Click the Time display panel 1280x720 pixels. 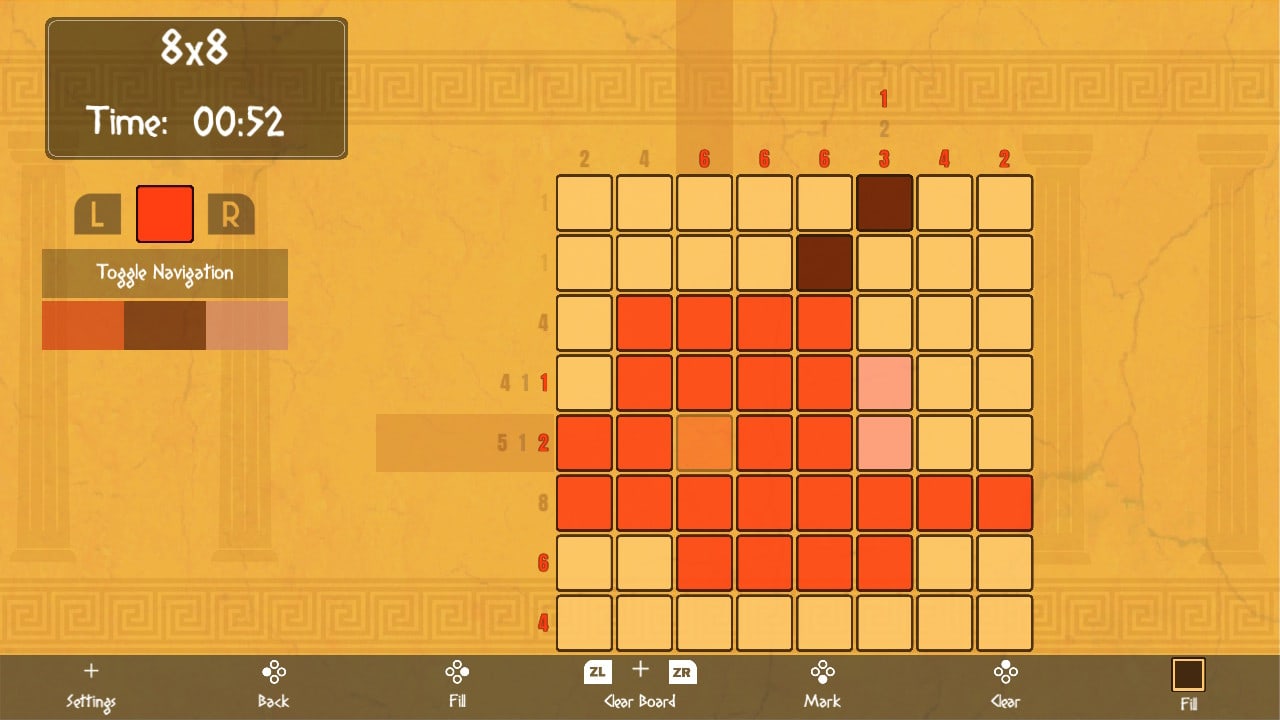click(196, 118)
